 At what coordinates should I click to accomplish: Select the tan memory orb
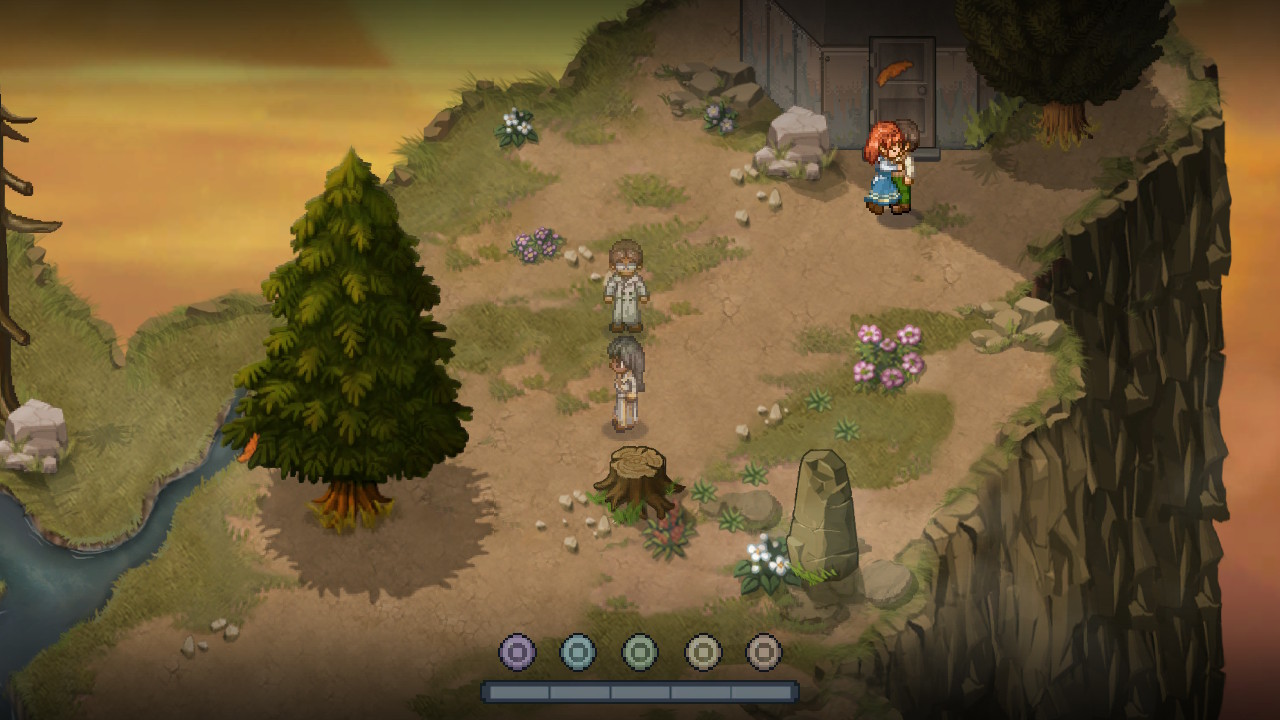(x=764, y=653)
